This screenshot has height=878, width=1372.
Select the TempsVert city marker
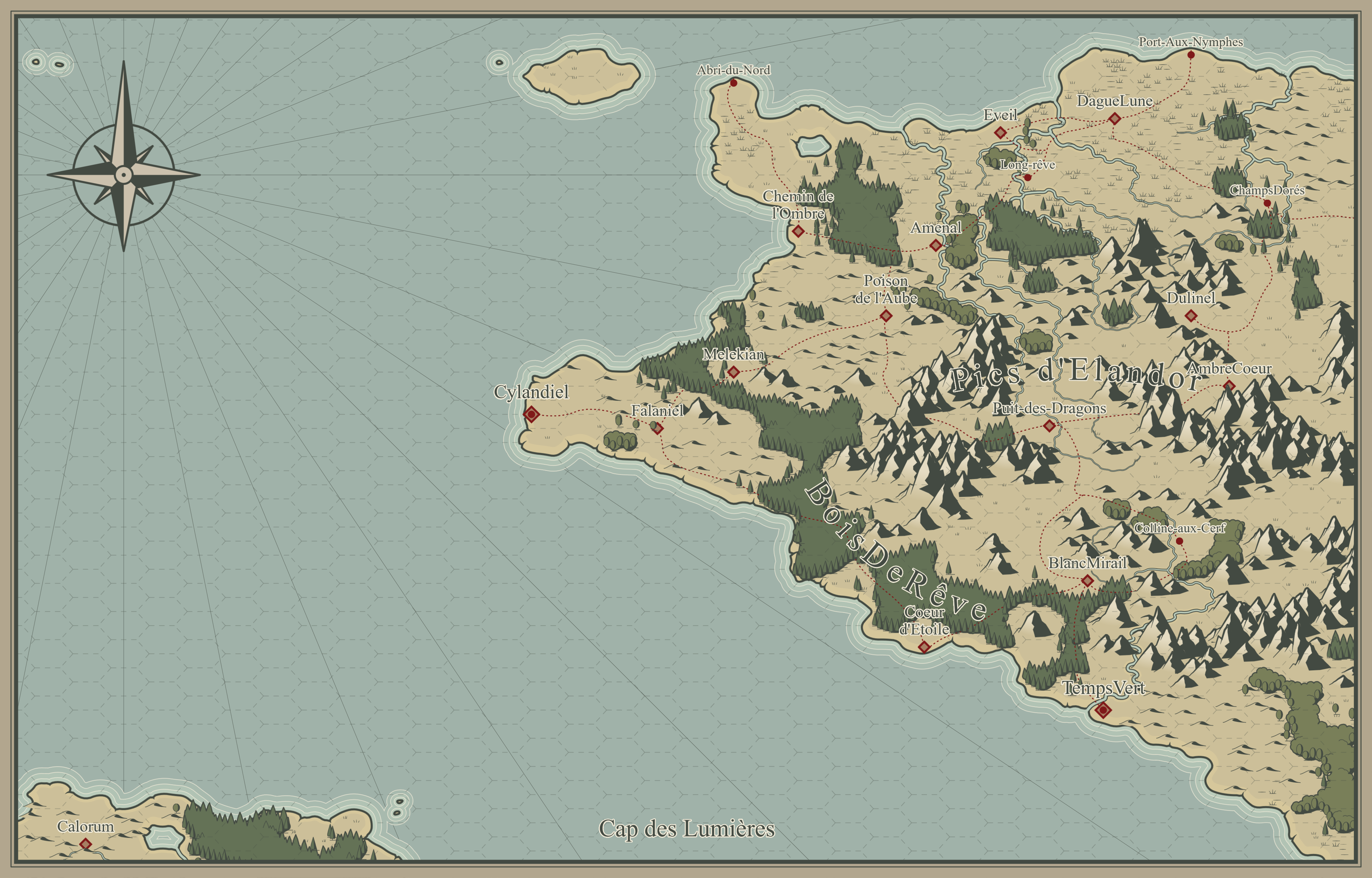pyautogui.click(x=1103, y=710)
